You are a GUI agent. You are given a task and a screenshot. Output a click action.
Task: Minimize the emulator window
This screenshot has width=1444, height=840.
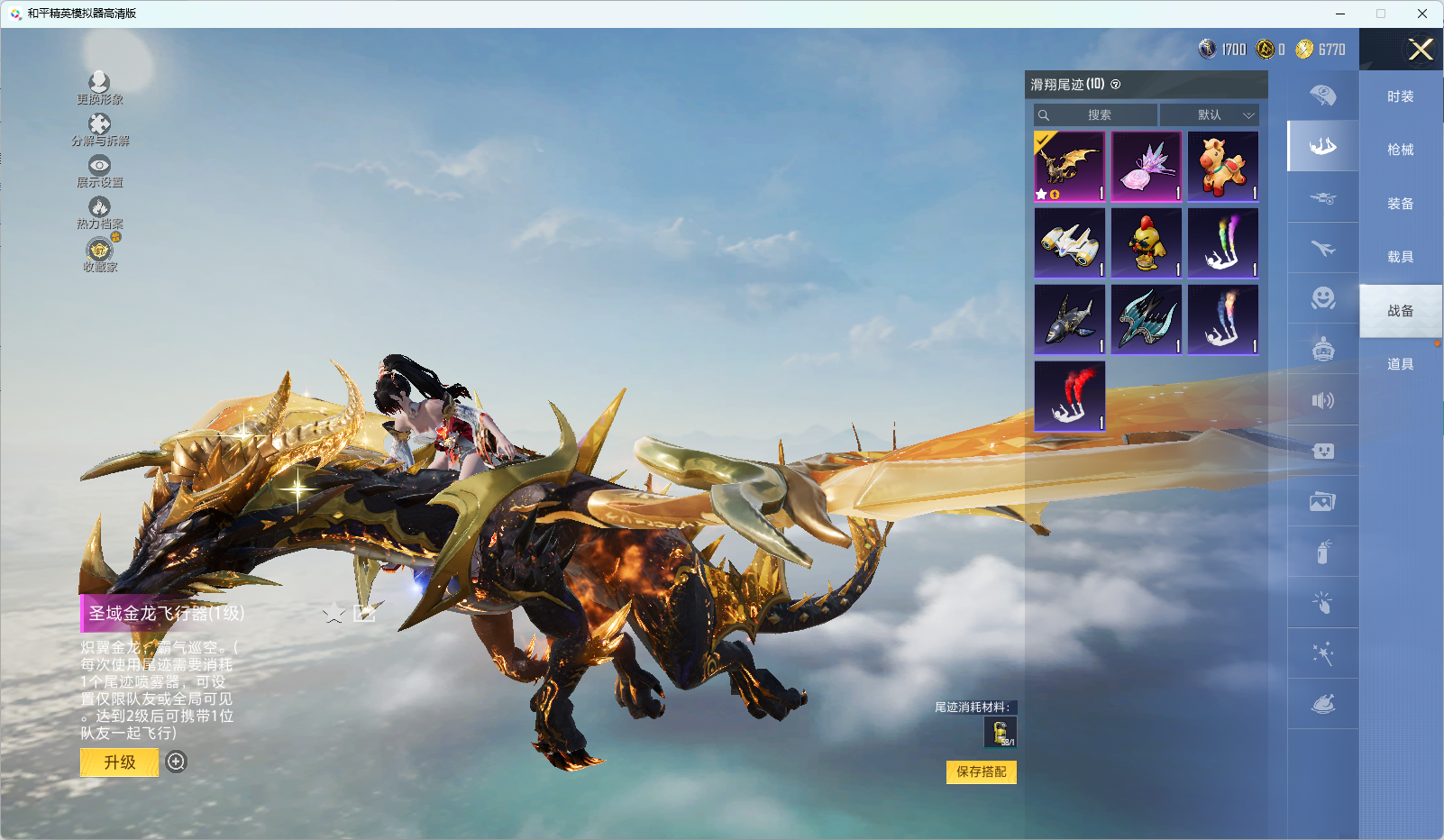click(x=1340, y=14)
